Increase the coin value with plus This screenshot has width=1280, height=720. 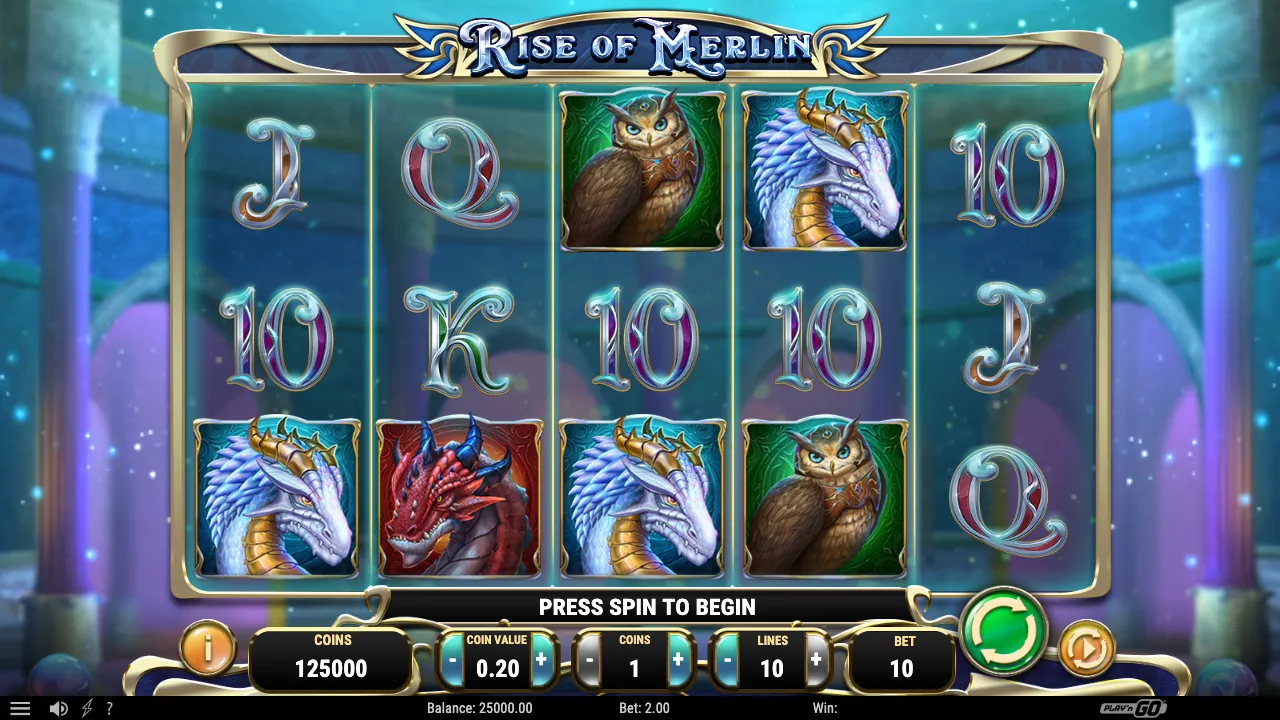[541, 660]
